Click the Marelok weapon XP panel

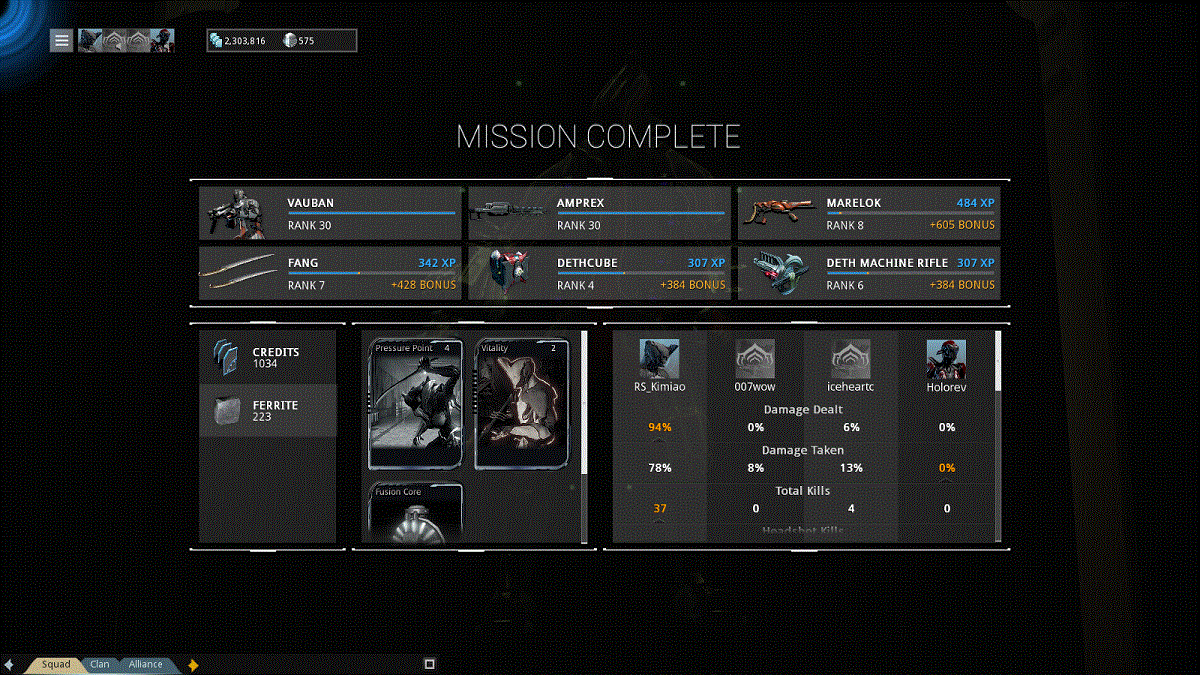point(869,214)
